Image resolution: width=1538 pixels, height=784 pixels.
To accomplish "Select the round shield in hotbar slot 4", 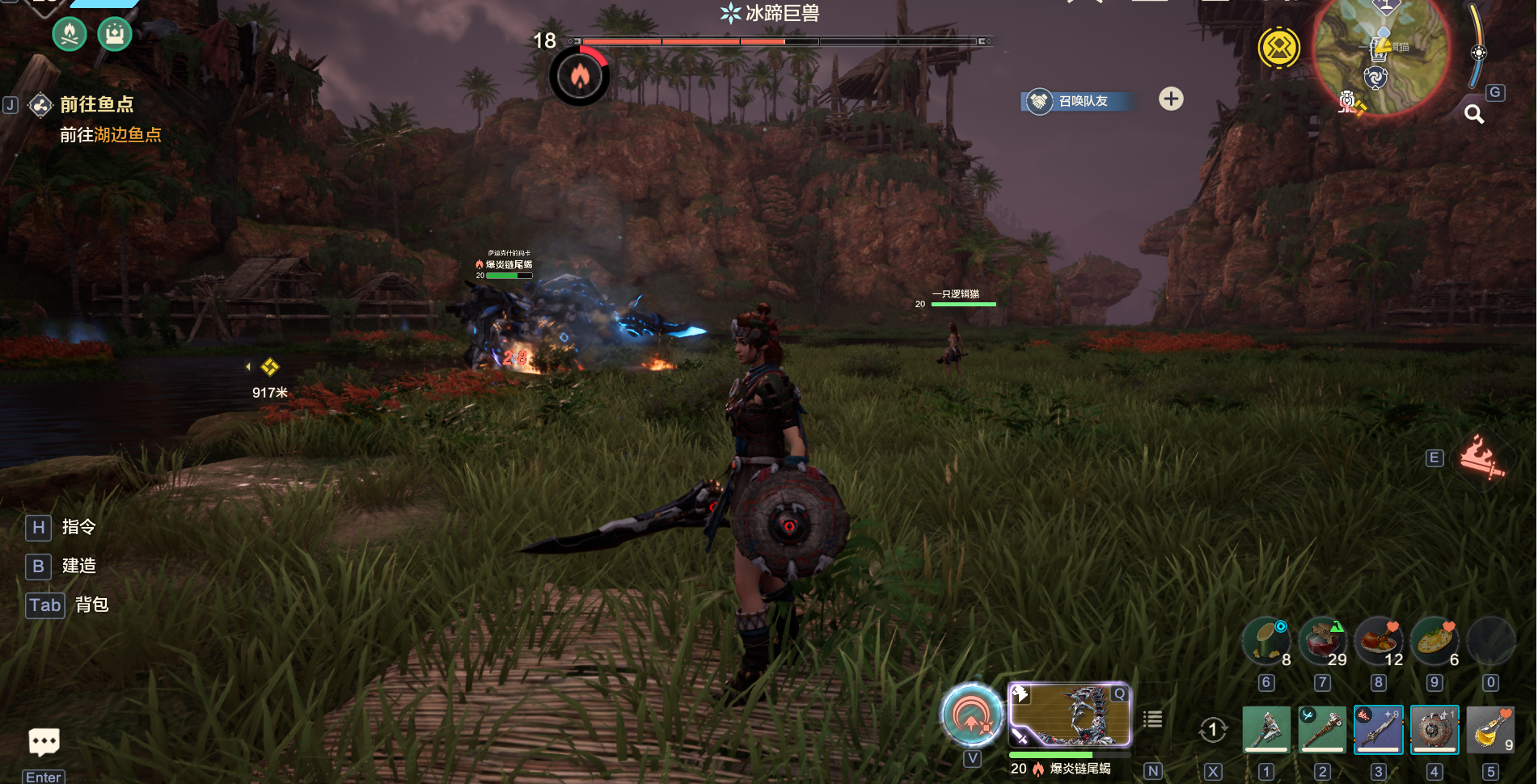I will 1434,729.
